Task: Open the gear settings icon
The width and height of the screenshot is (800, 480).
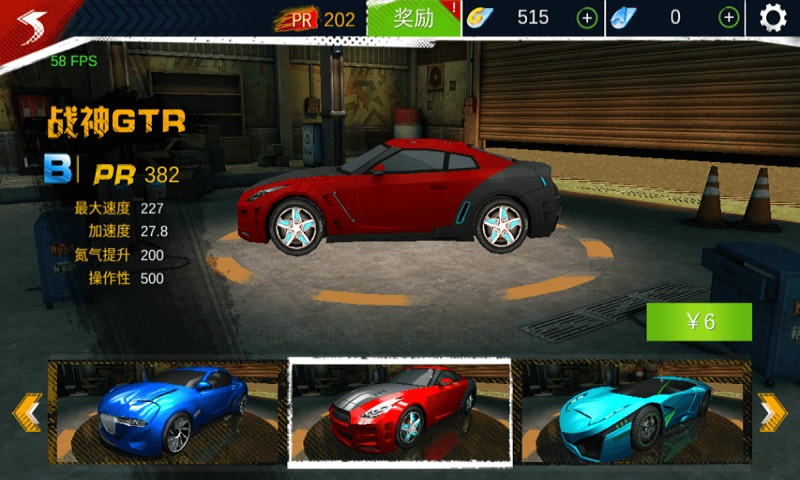Action: [x=773, y=18]
